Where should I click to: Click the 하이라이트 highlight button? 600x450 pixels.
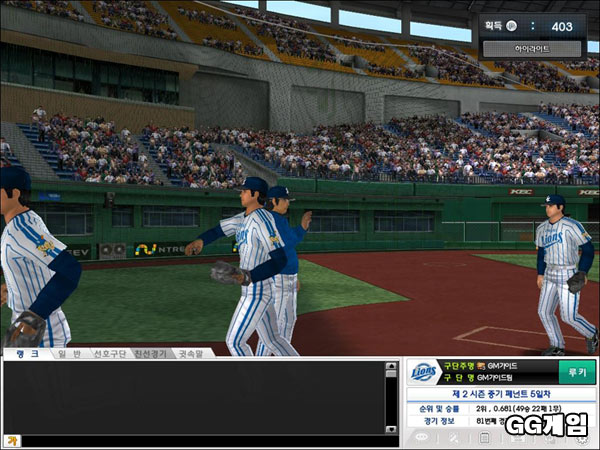click(x=531, y=48)
